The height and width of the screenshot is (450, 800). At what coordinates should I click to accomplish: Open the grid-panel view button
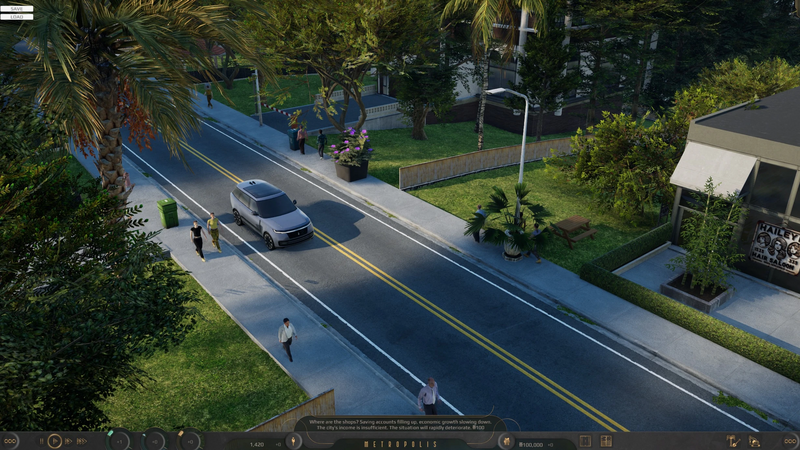pyautogui.click(x=607, y=441)
